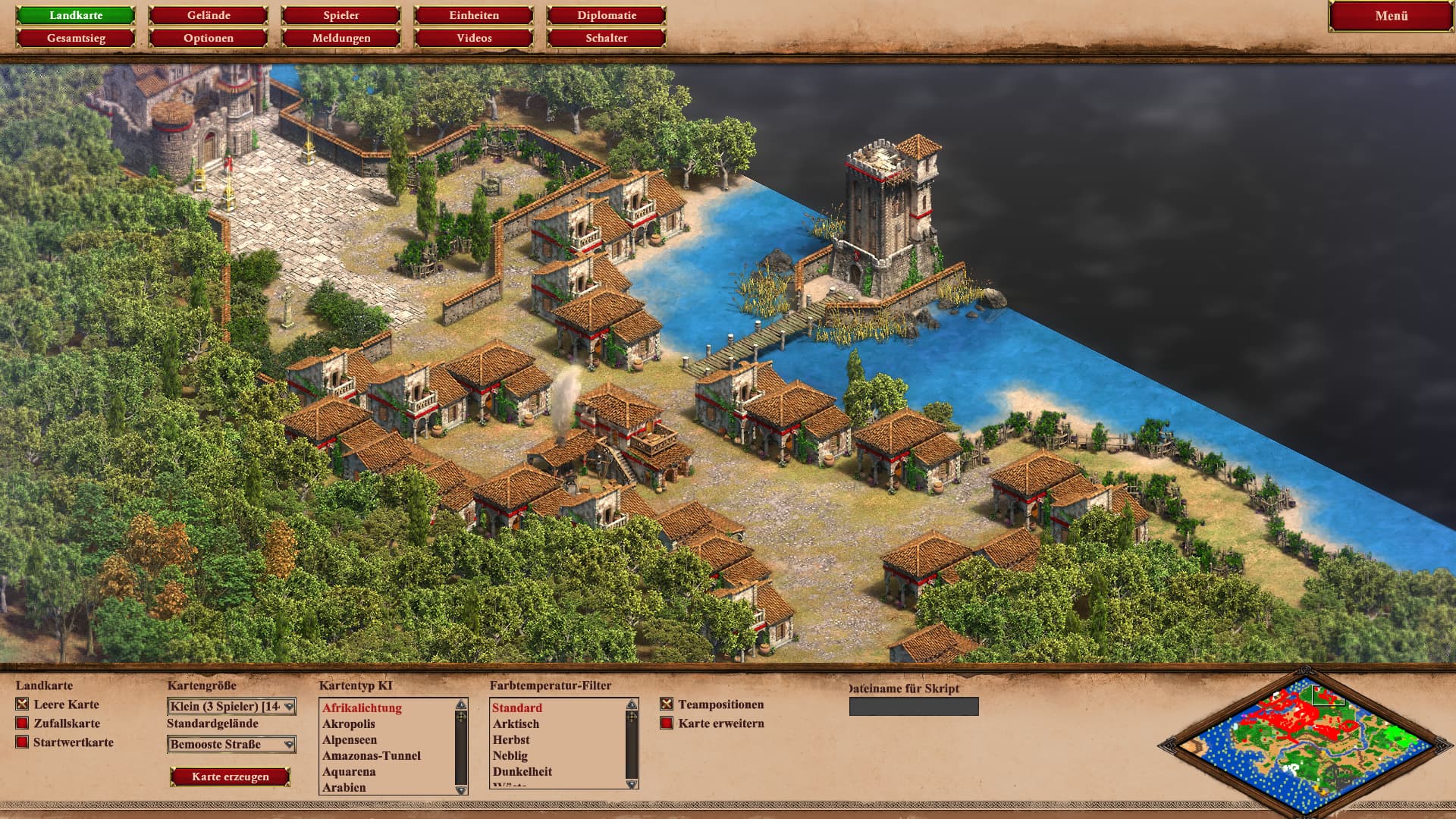Choose the Herbst color temperature filter
The height and width of the screenshot is (819, 1456).
[511, 740]
